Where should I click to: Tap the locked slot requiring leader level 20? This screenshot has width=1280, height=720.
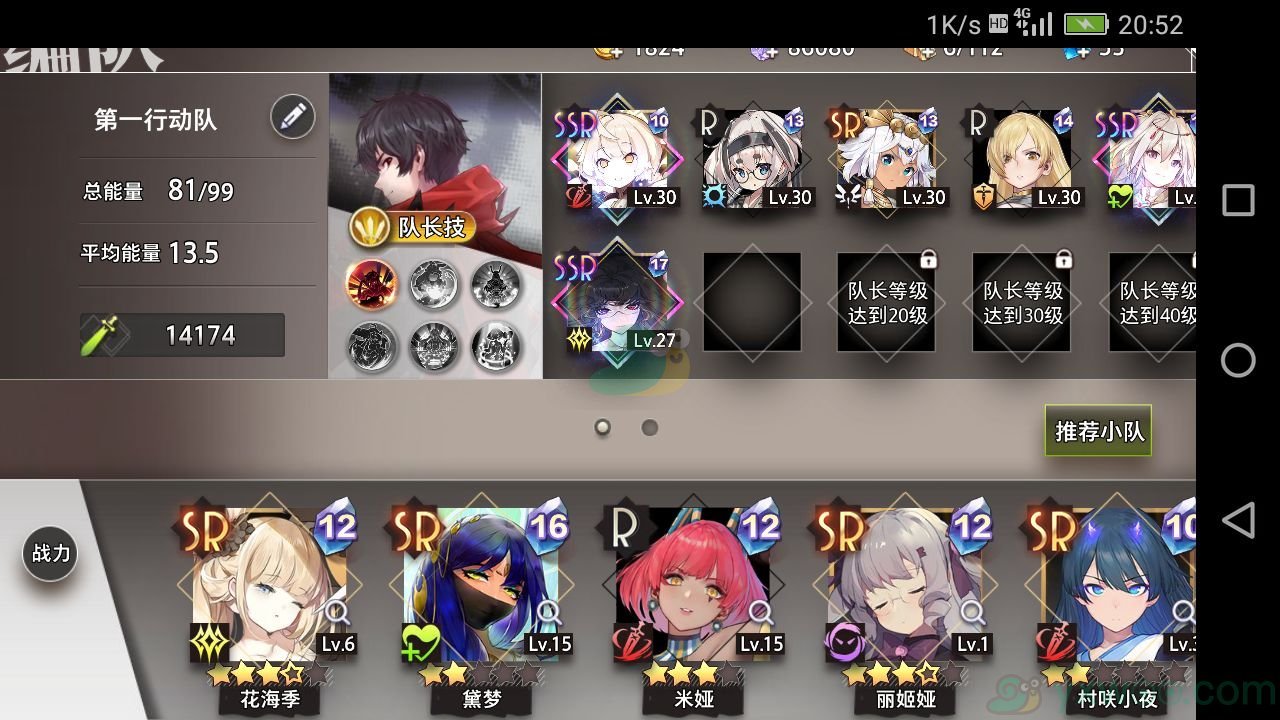(x=886, y=300)
